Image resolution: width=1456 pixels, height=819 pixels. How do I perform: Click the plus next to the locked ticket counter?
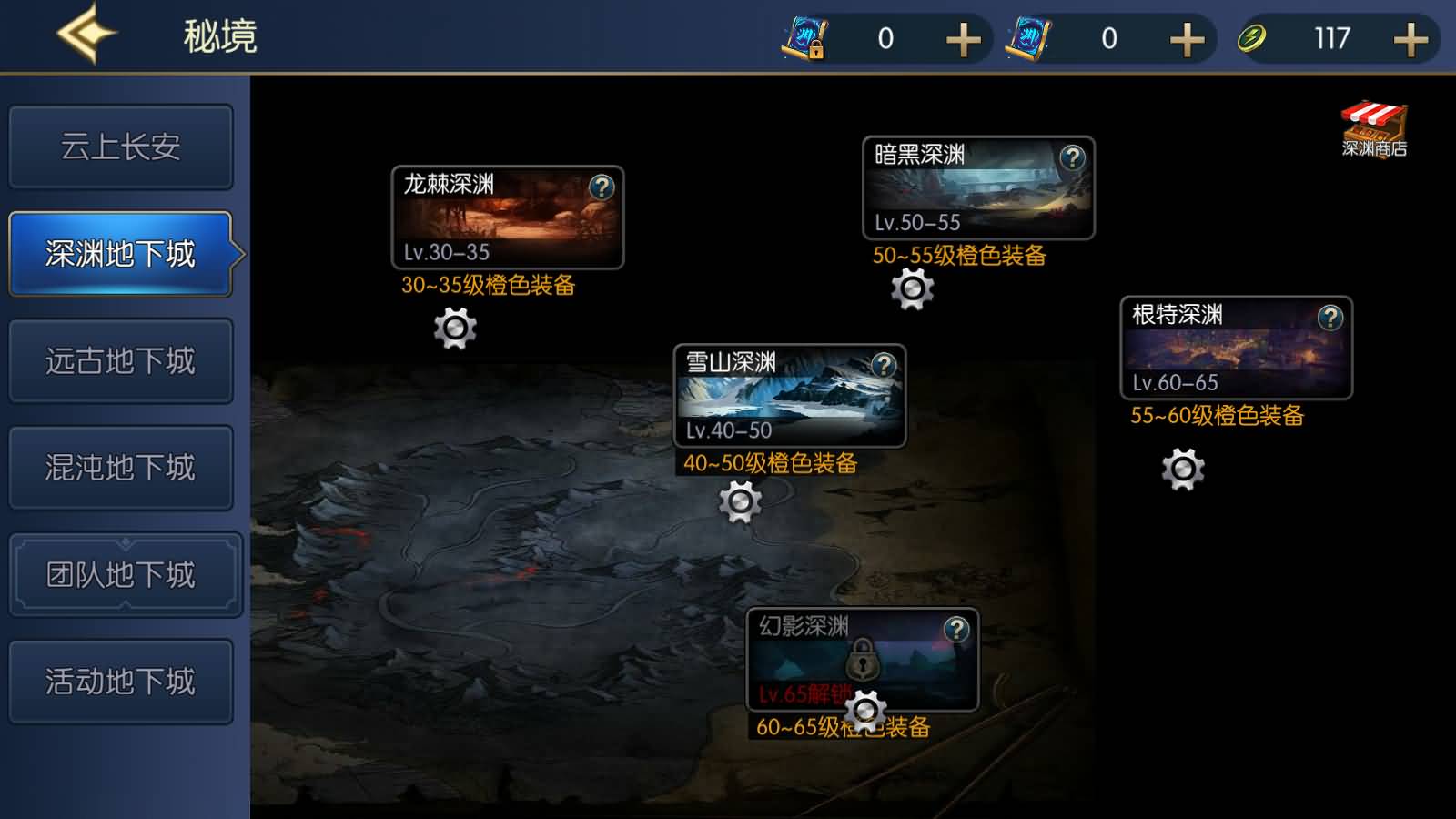pyautogui.click(x=962, y=38)
